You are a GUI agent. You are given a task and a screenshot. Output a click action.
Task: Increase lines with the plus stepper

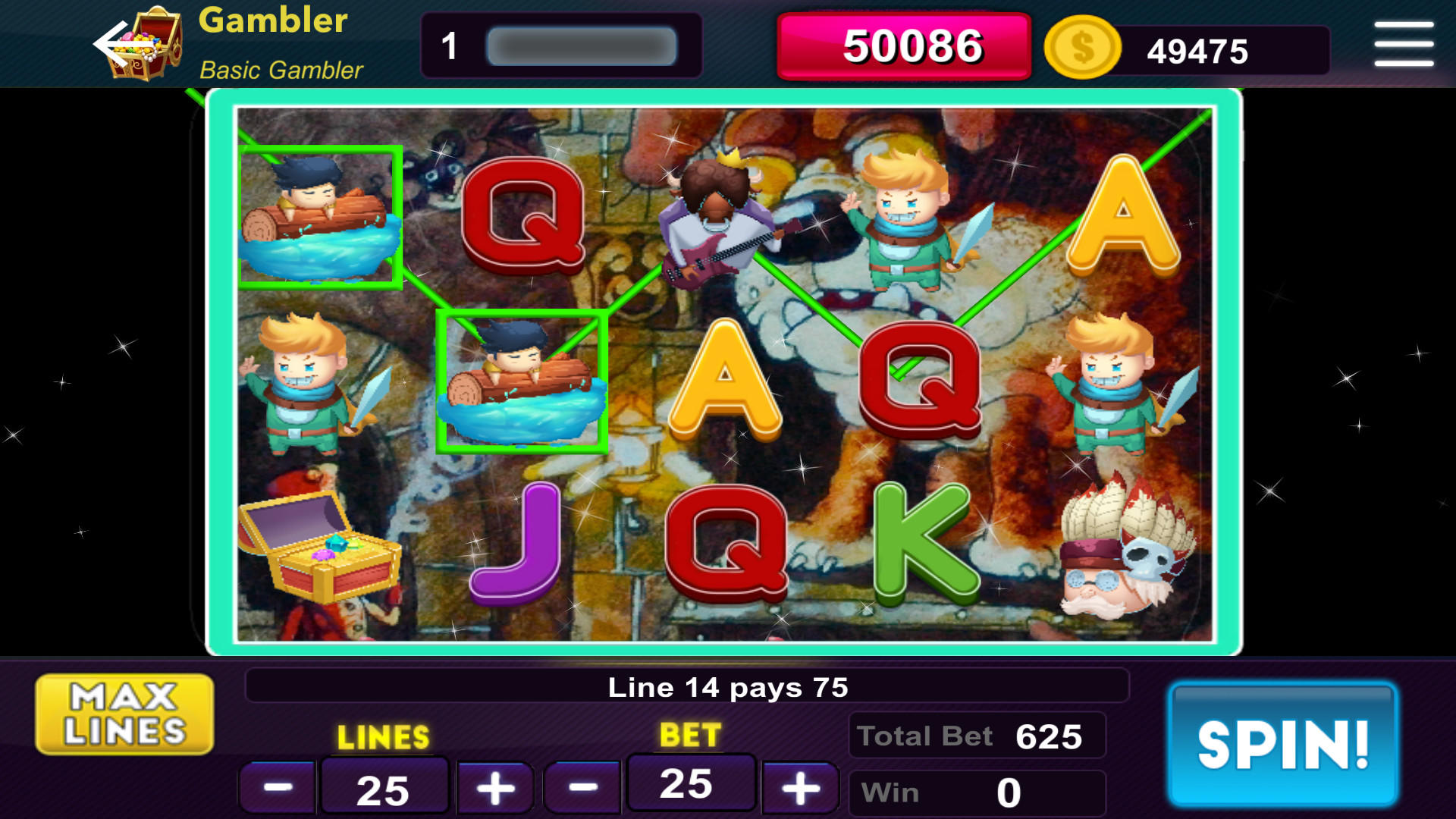494,786
